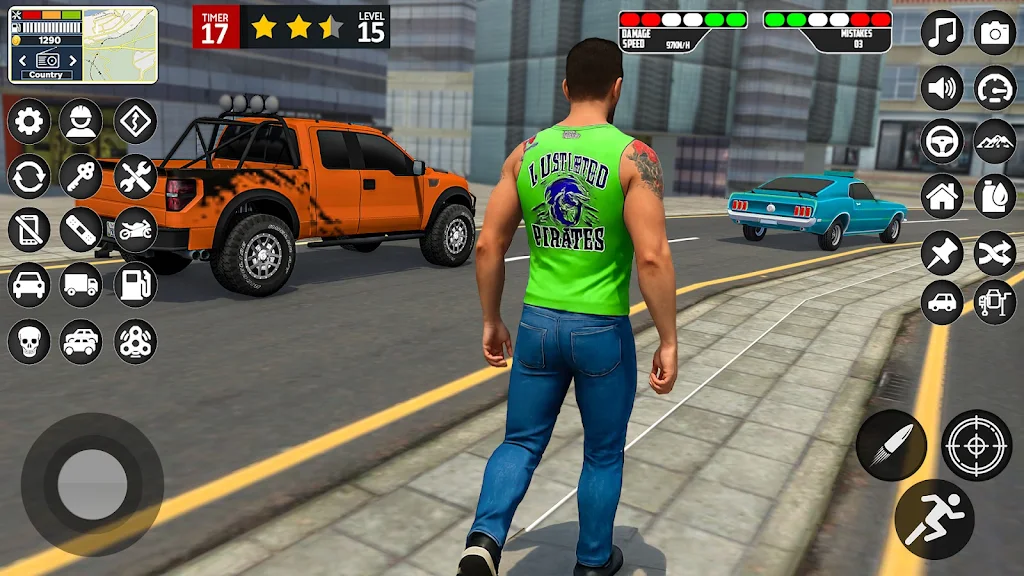Fire using the bullet button
Viewport: 1024px width, 576px height.
pyautogui.click(x=891, y=445)
